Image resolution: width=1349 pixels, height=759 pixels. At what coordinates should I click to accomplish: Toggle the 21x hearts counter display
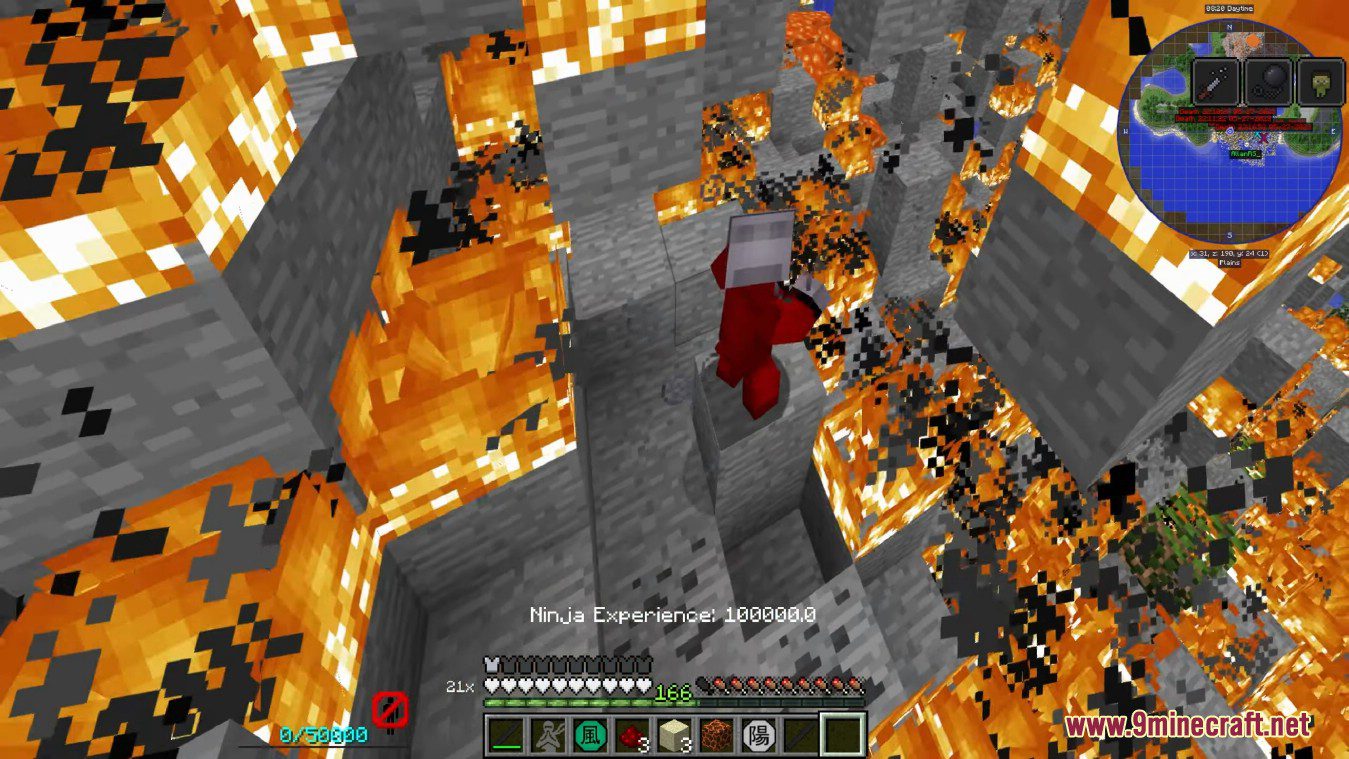pyautogui.click(x=461, y=687)
